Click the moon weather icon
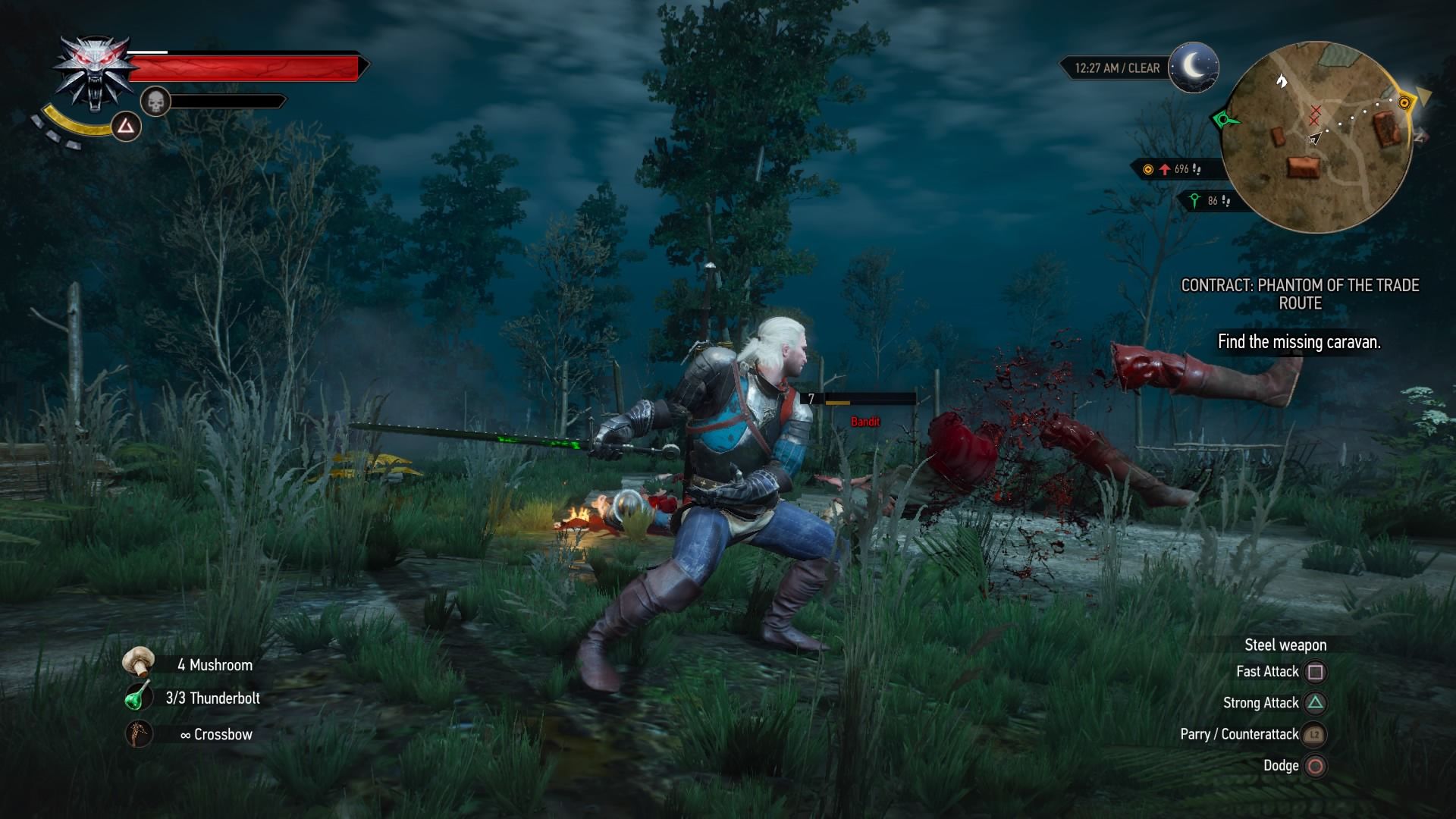This screenshot has height=819, width=1456. (x=1193, y=67)
